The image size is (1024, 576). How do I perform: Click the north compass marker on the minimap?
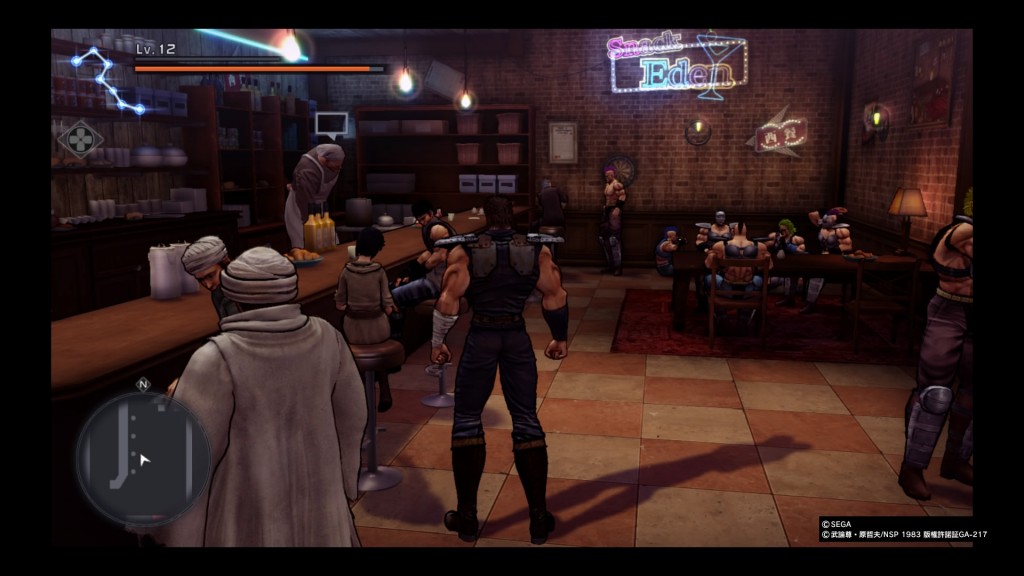143,384
